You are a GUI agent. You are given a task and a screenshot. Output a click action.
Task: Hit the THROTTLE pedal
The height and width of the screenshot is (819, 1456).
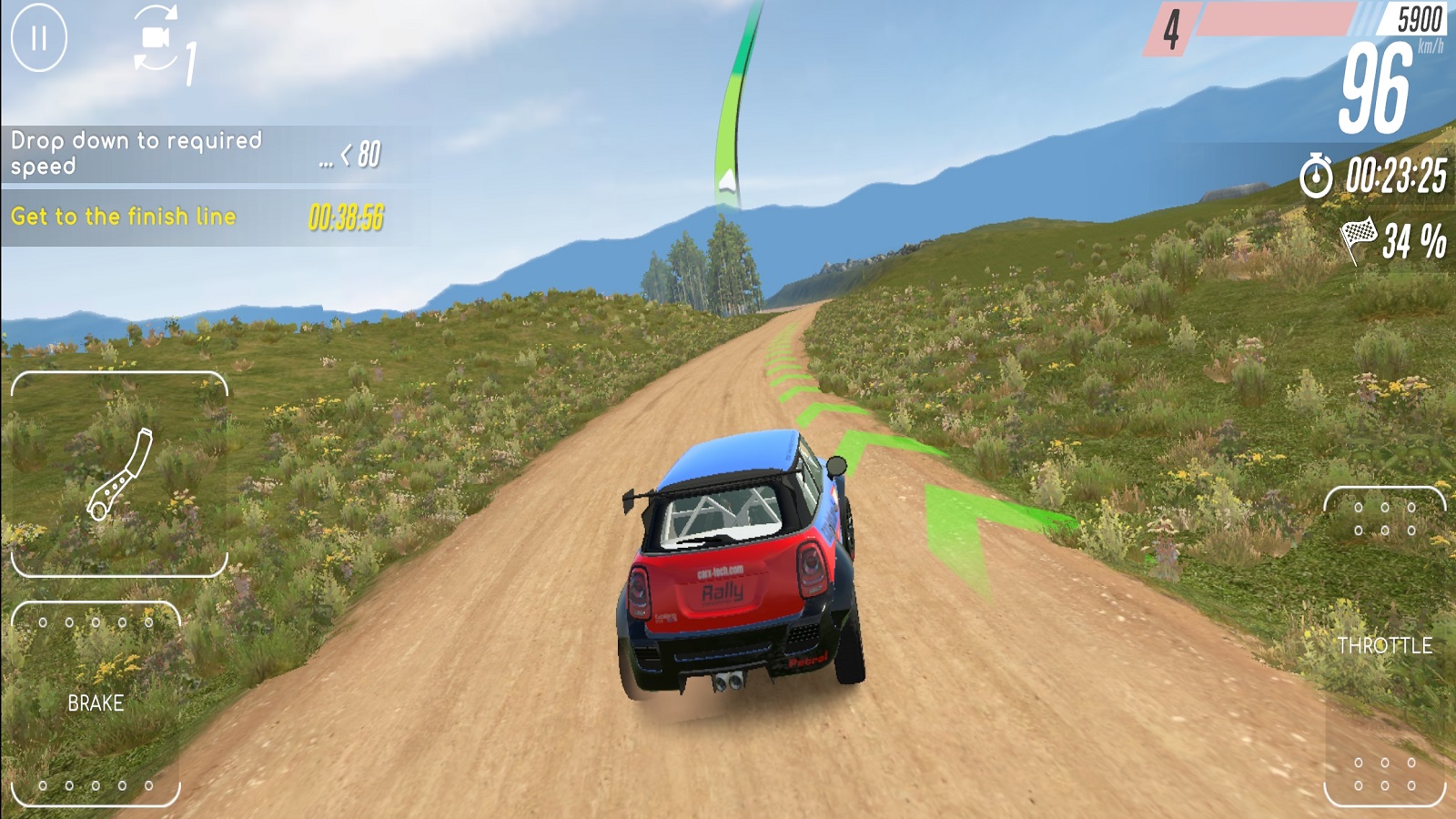(1384, 646)
